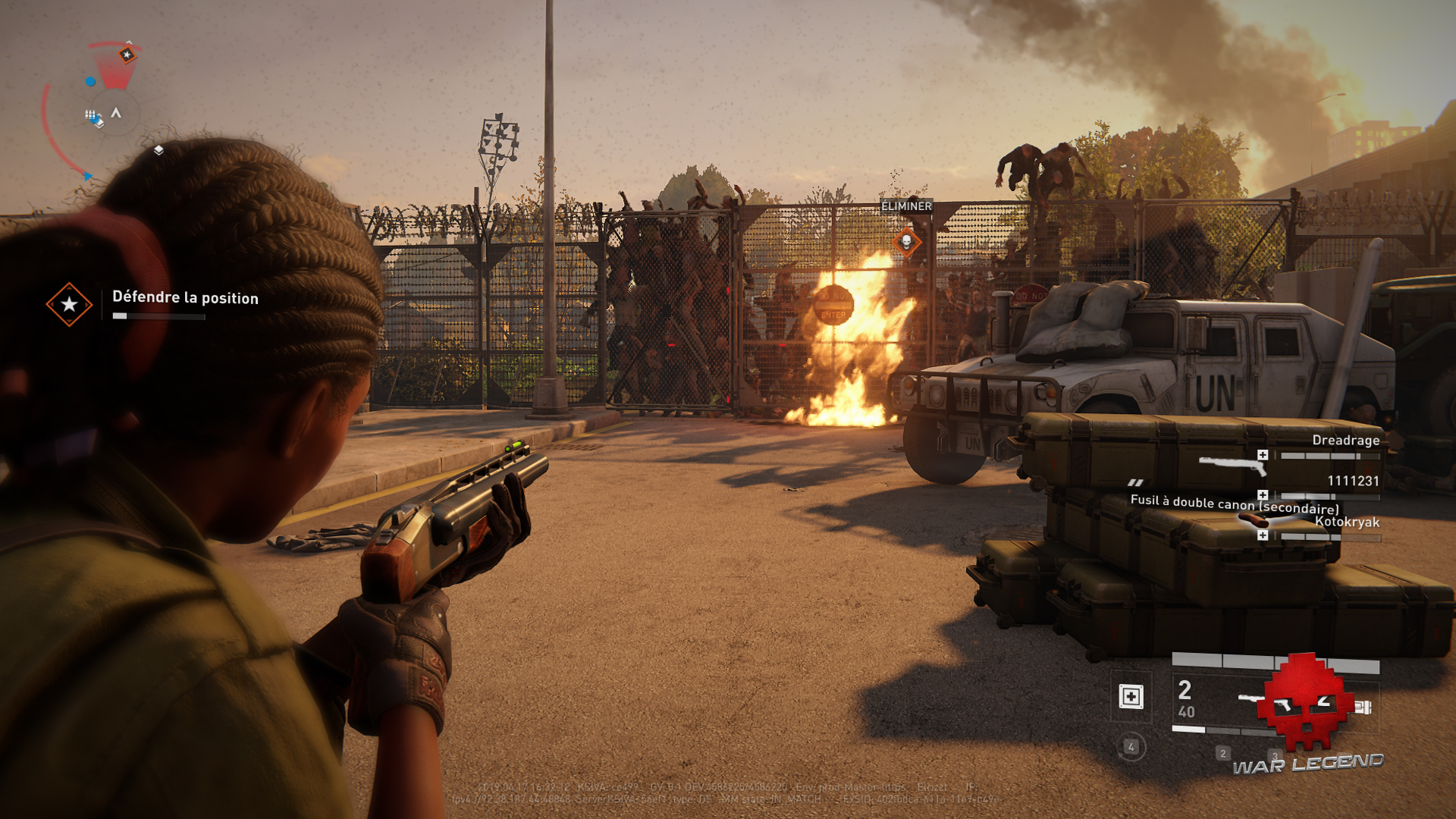Select teammate Dreadrage in the squad list

click(1345, 441)
